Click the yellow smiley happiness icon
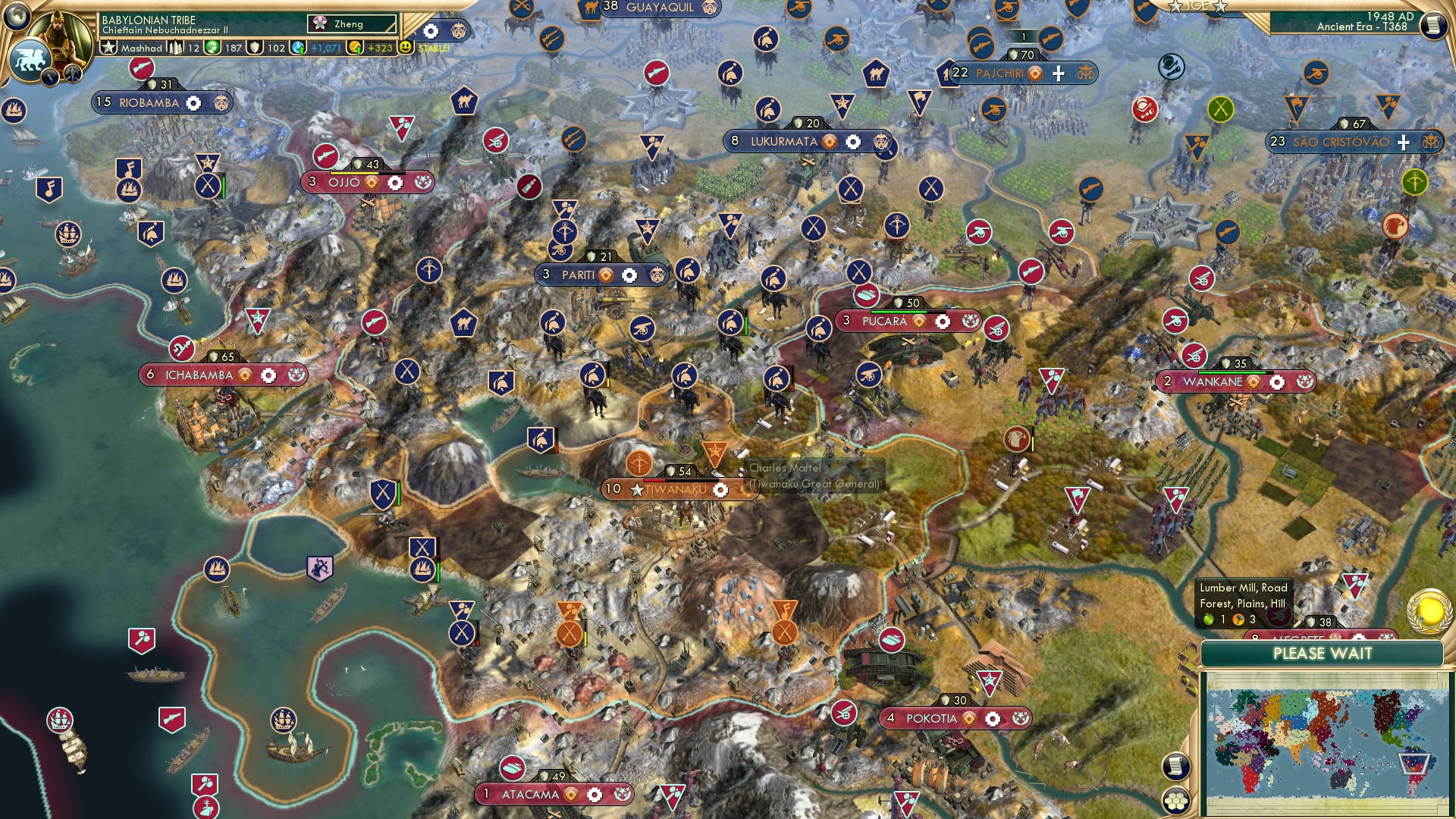The width and height of the screenshot is (1456, 819). click(x=406, y=47)
